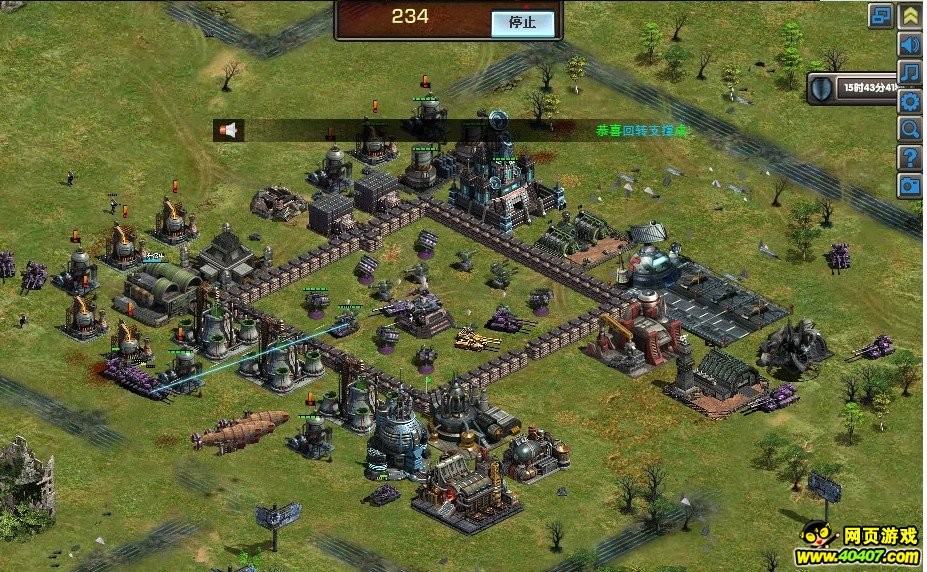The height and width of the screenshot is (572, 927).
Task: Click the 停止 stop button
Action: point(522,22)
